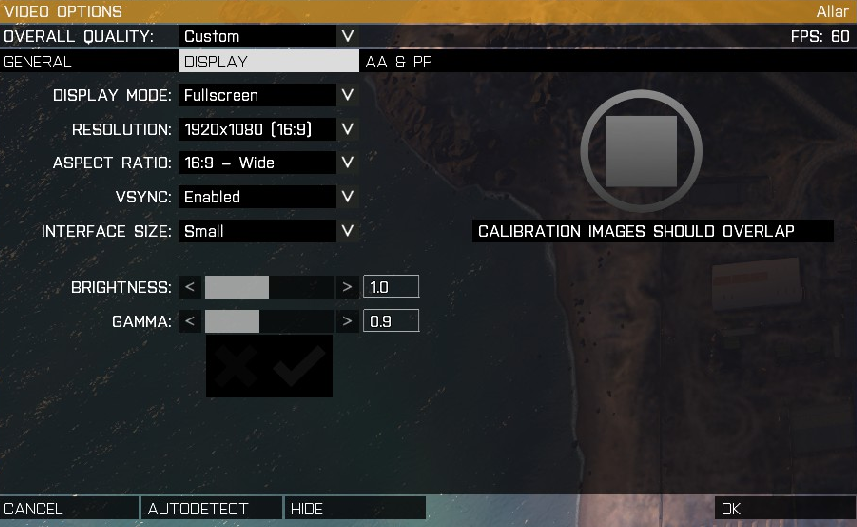Screen dimensions: 857x527
Task: Click the Brightness slider bar
Action: click(268, 288)
